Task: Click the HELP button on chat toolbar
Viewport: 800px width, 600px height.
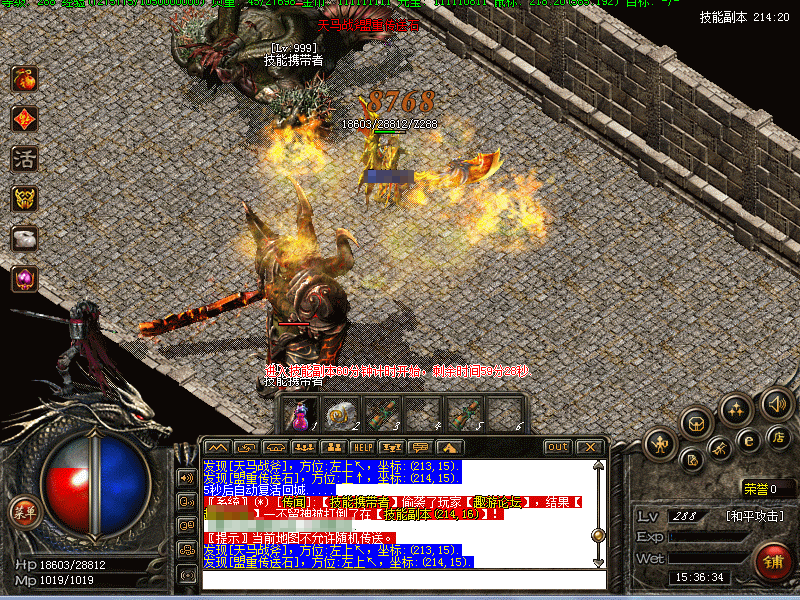Action: pyautogui.click(x=362, y=446)
